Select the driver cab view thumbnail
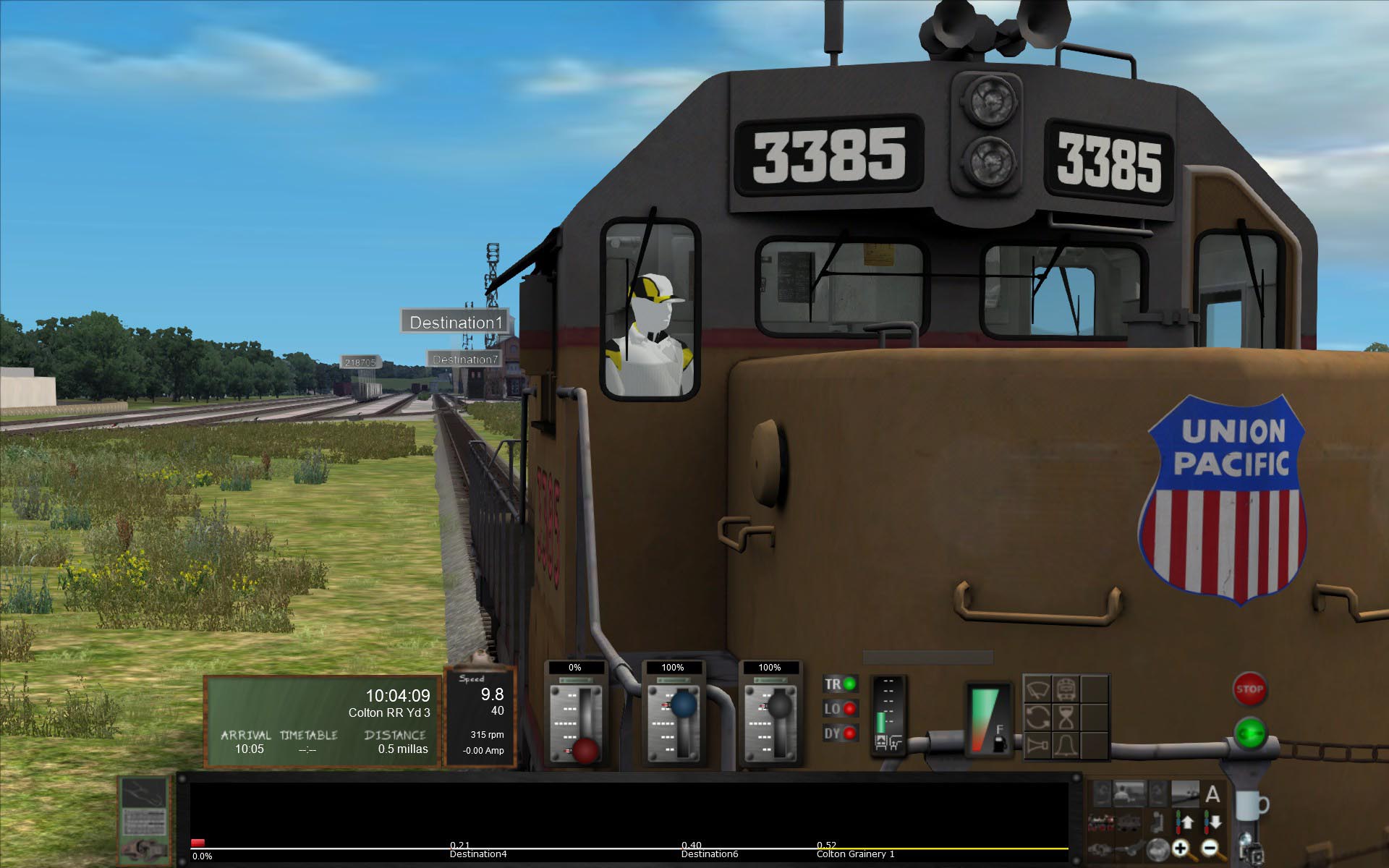 click(1130, 794)
